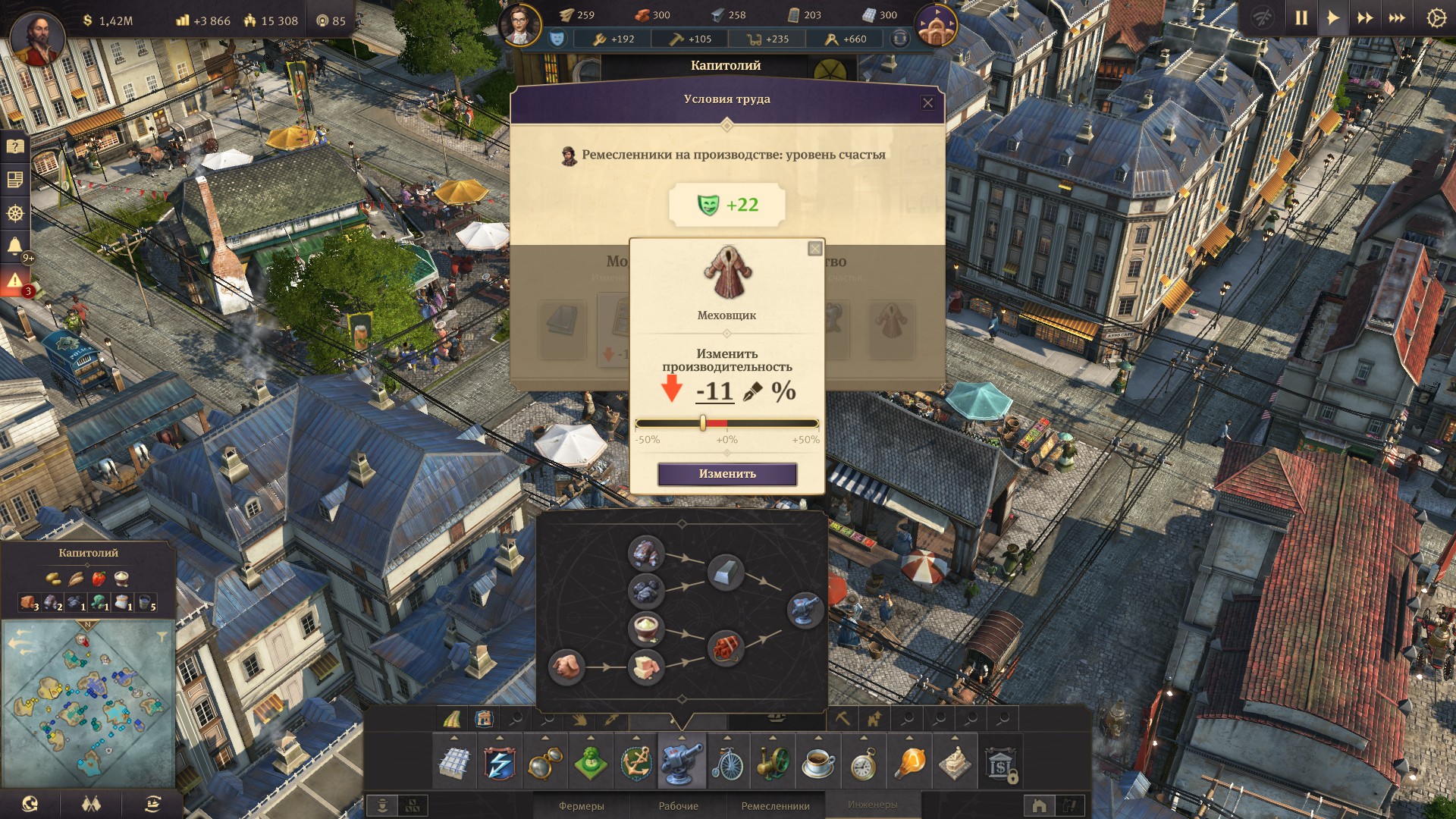The height and width of the screenshot is (819, 1456).
Task: Open the bell notifications list
Action: (x=14, y=246)
